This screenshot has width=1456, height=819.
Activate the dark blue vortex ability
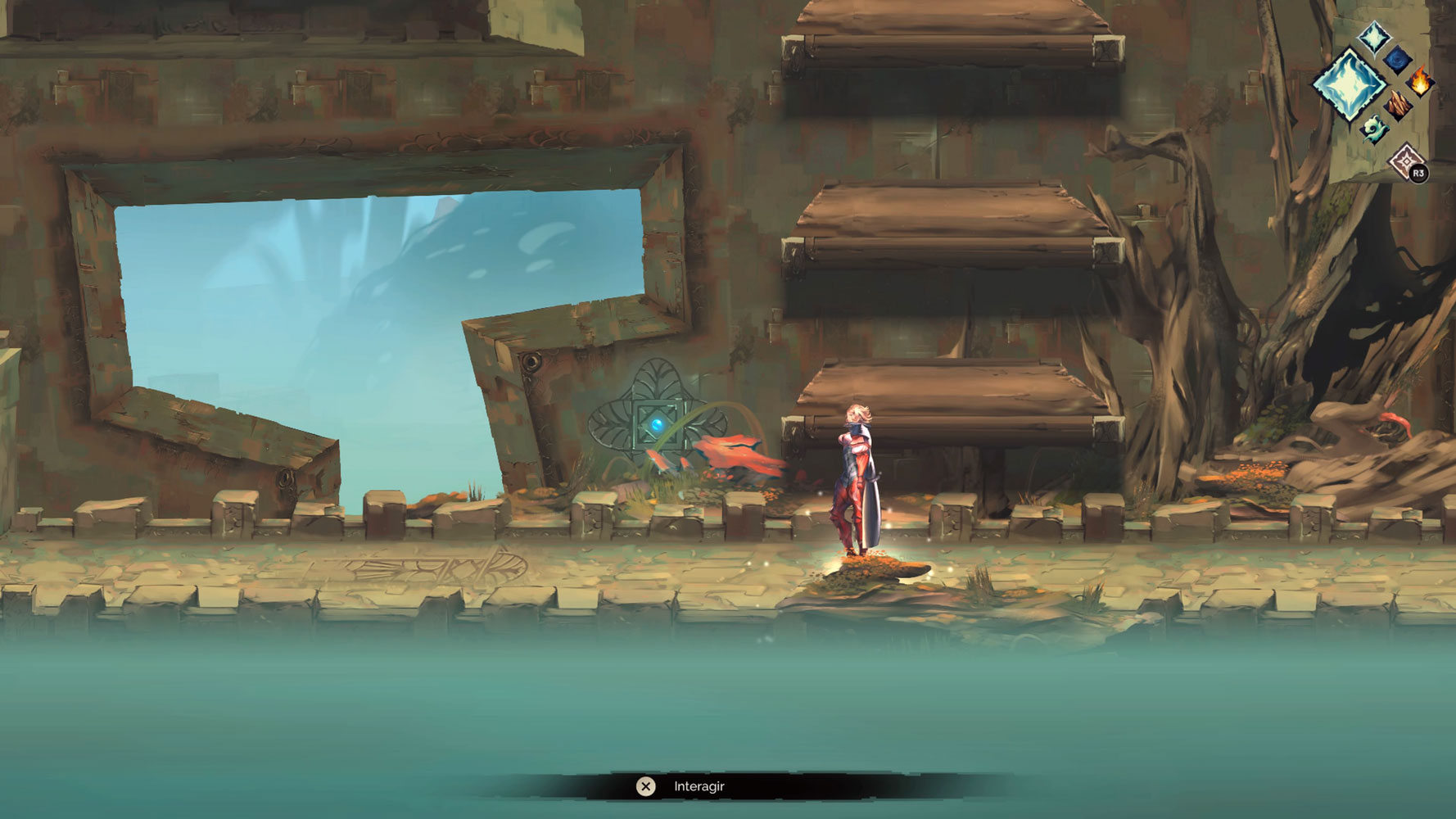pyautogui.click(x=1398, y=59)
